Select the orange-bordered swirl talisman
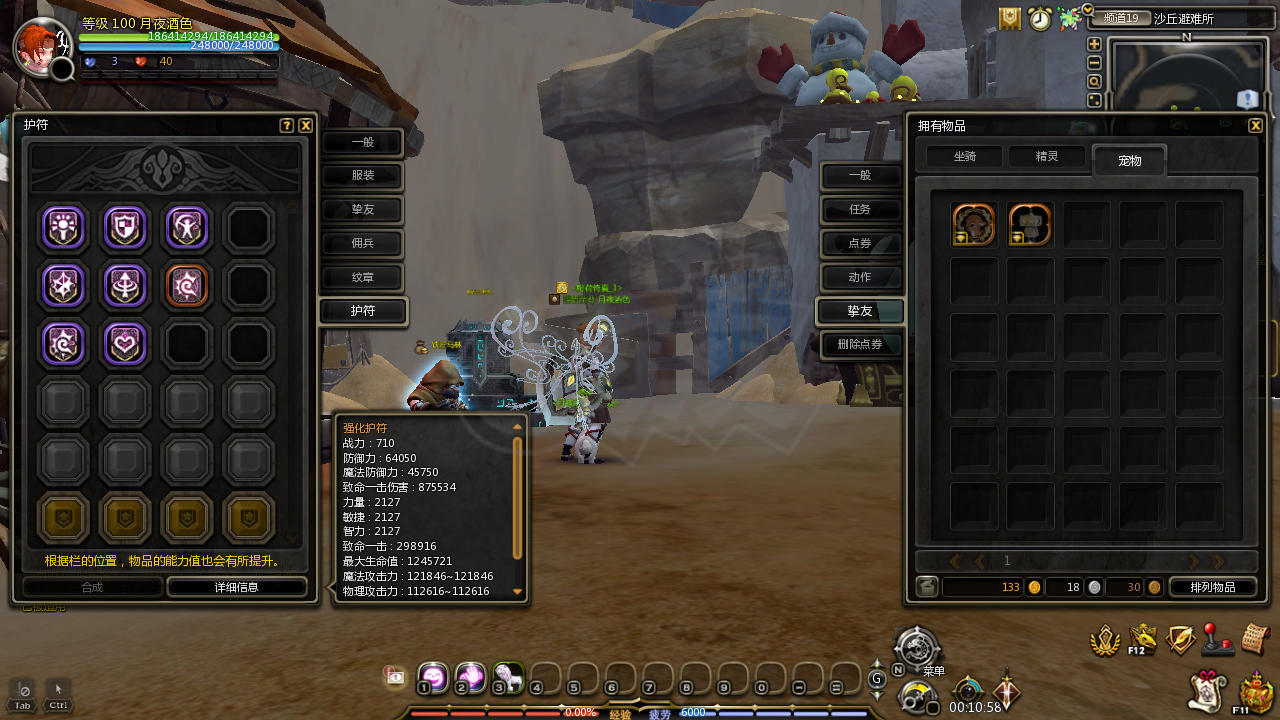Viewport: 1280px width, 720px height. click(187, 285)
